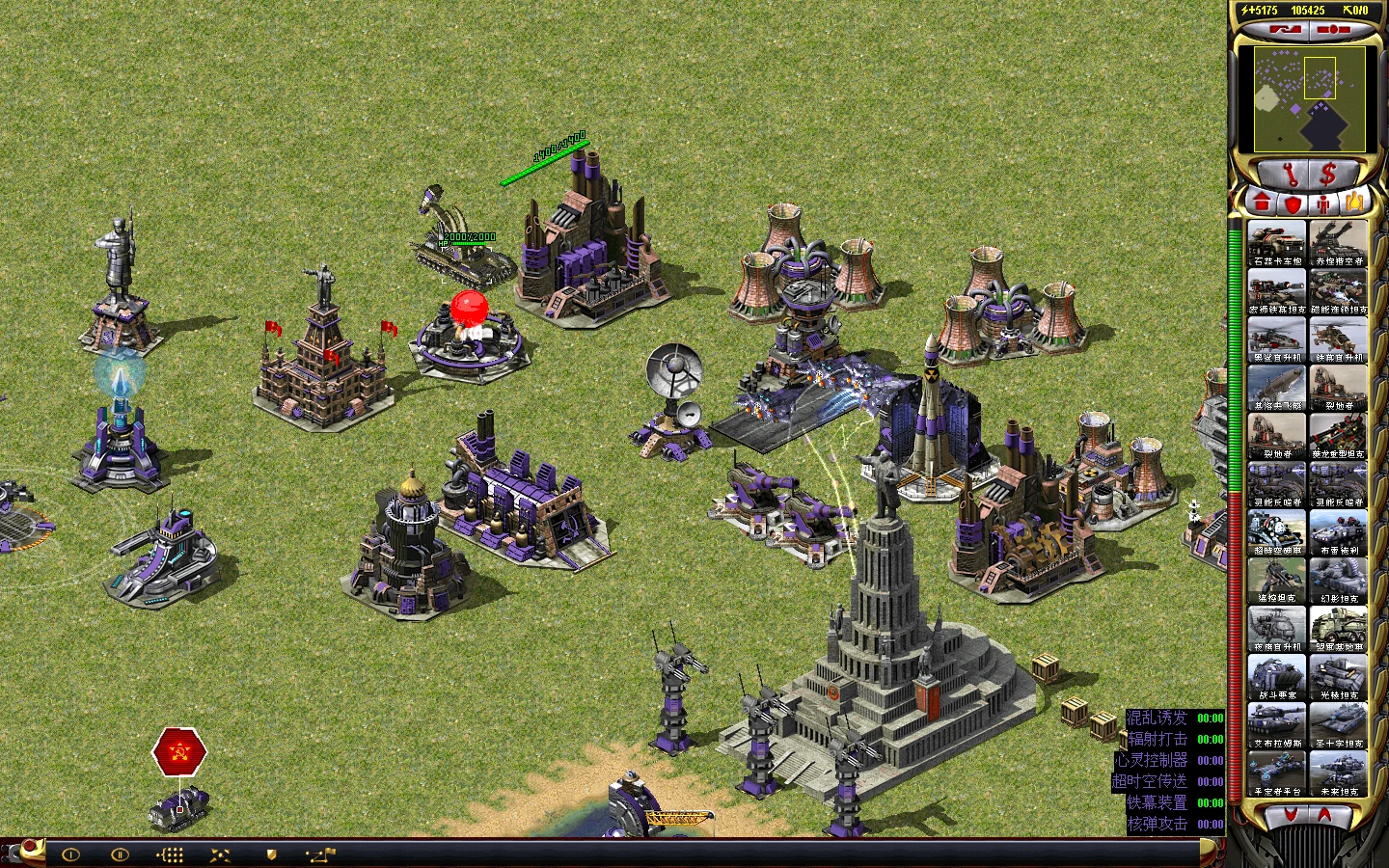Click the shield guard command in bottom bar
The width and height of the screenshot is (1389, 868).
click(271, 854)
